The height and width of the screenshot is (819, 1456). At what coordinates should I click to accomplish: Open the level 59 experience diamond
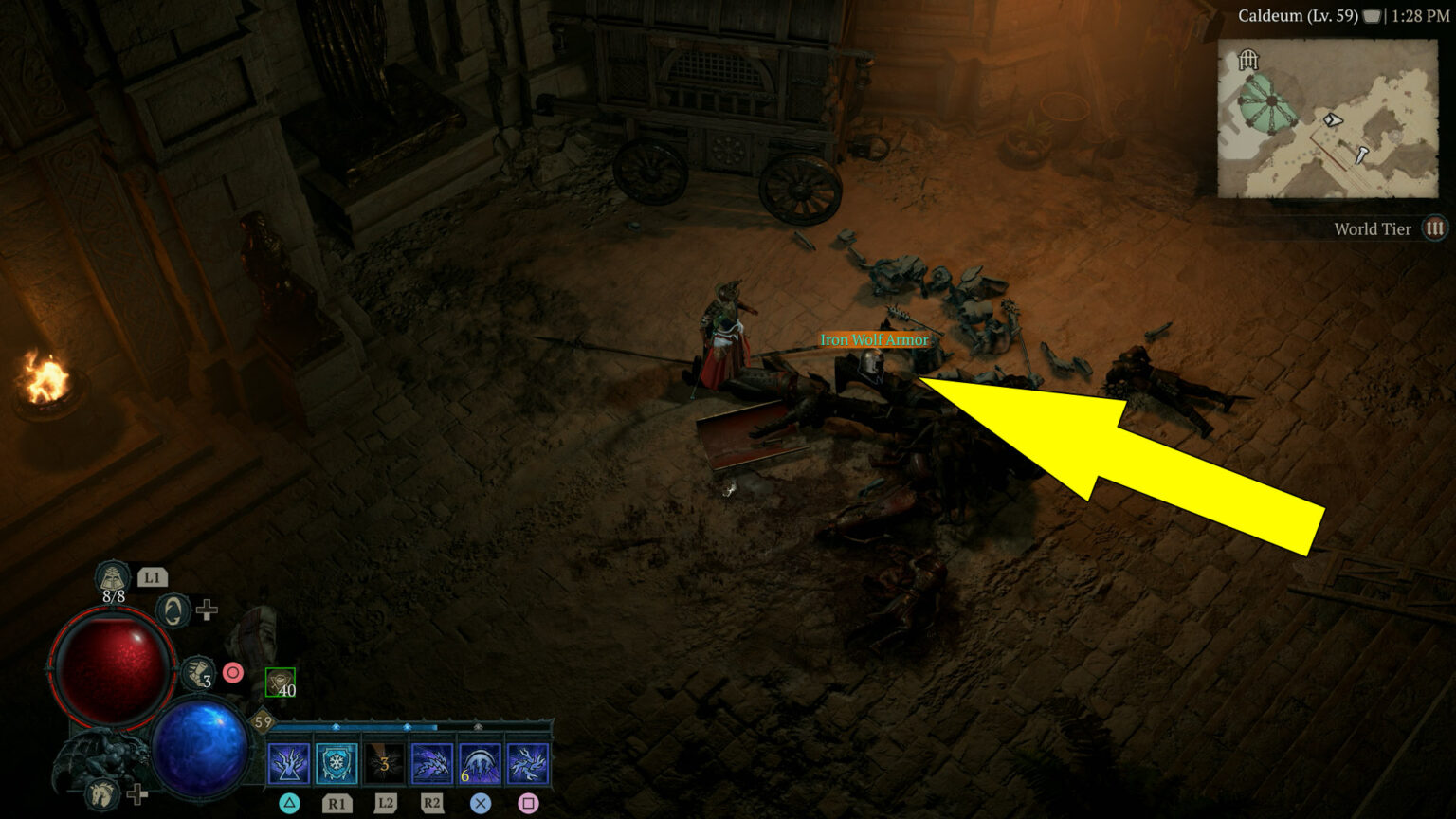click(x=262, y=721)
